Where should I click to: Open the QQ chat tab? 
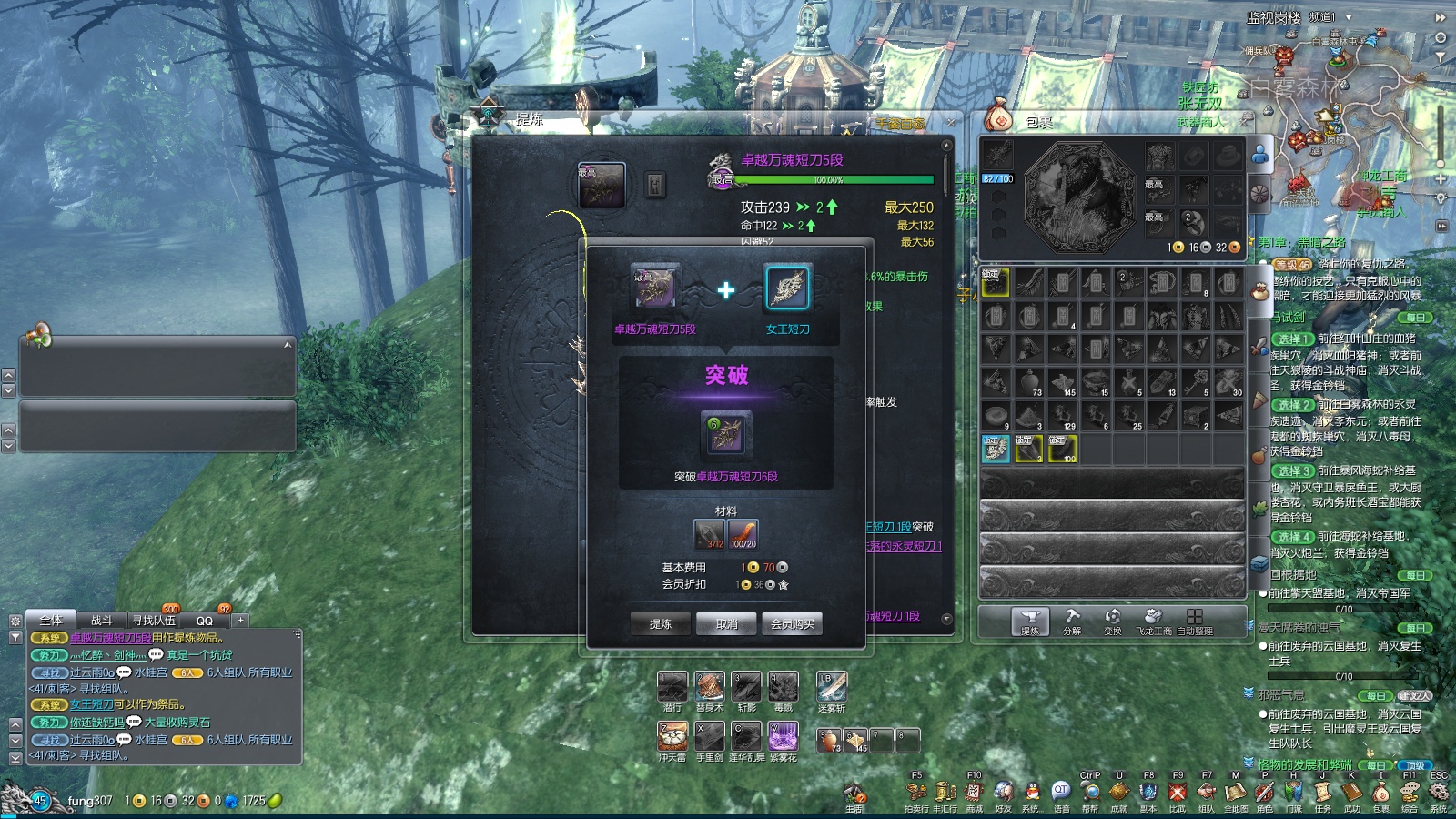coord(205,621)
